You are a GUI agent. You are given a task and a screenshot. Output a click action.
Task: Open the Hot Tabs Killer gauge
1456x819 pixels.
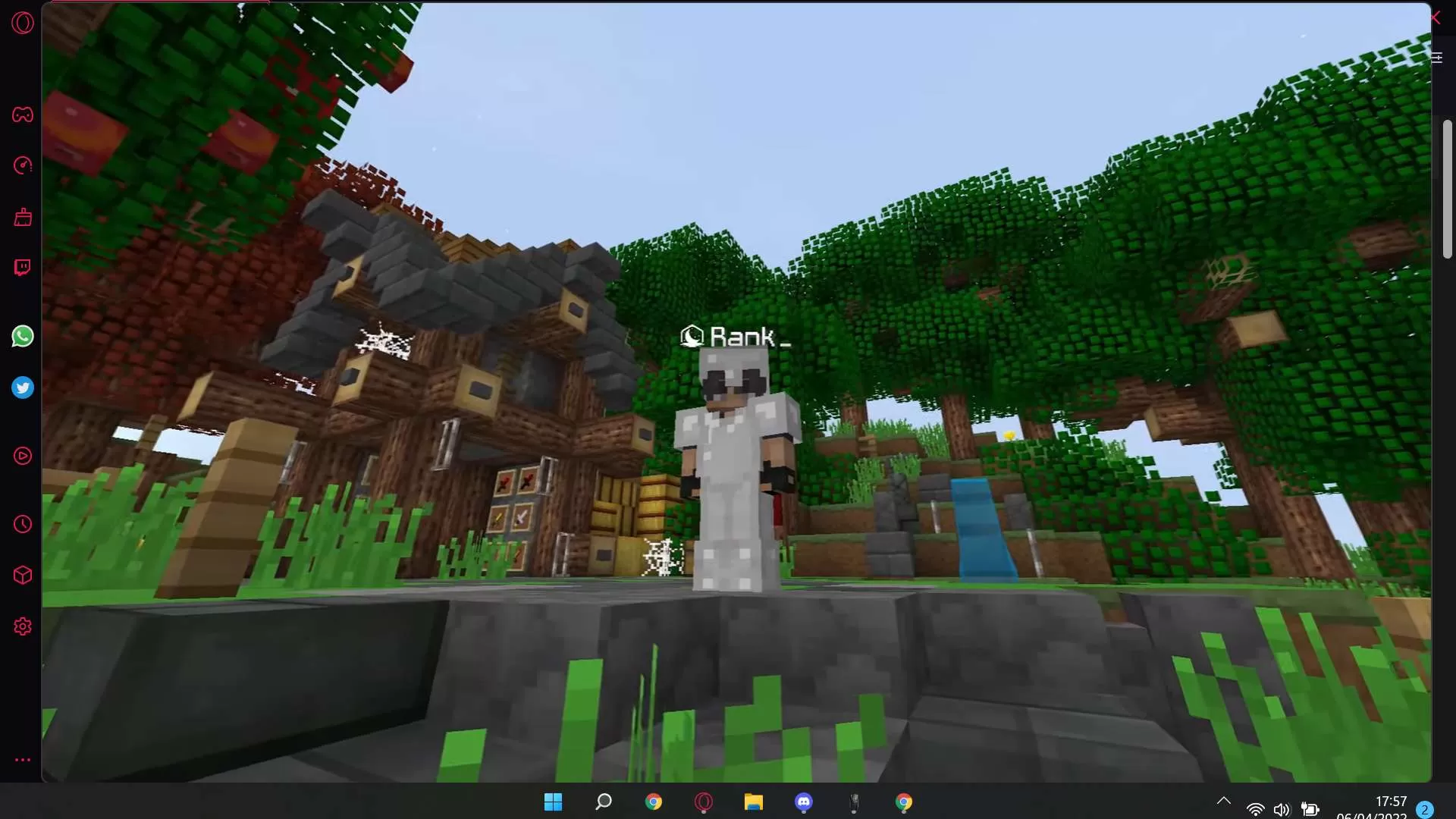point(23,166)
